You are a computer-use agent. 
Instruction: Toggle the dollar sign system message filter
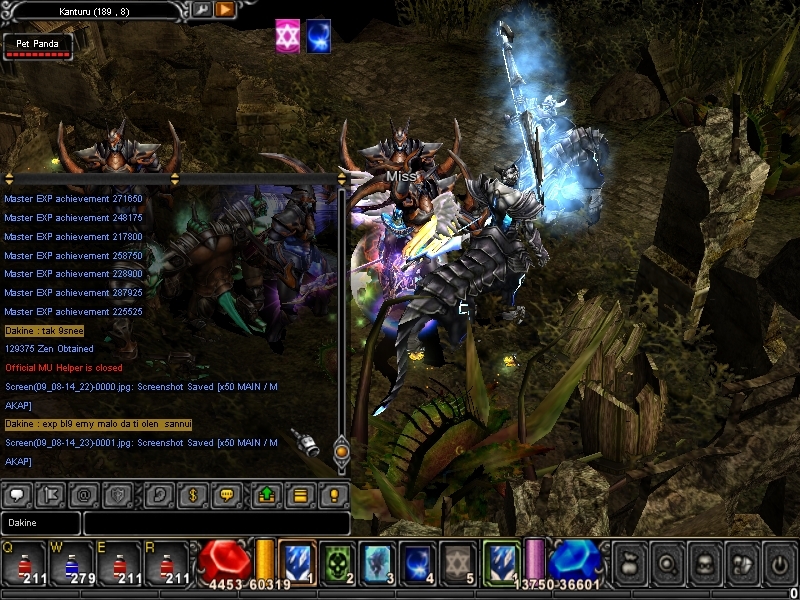pos(192,494)
